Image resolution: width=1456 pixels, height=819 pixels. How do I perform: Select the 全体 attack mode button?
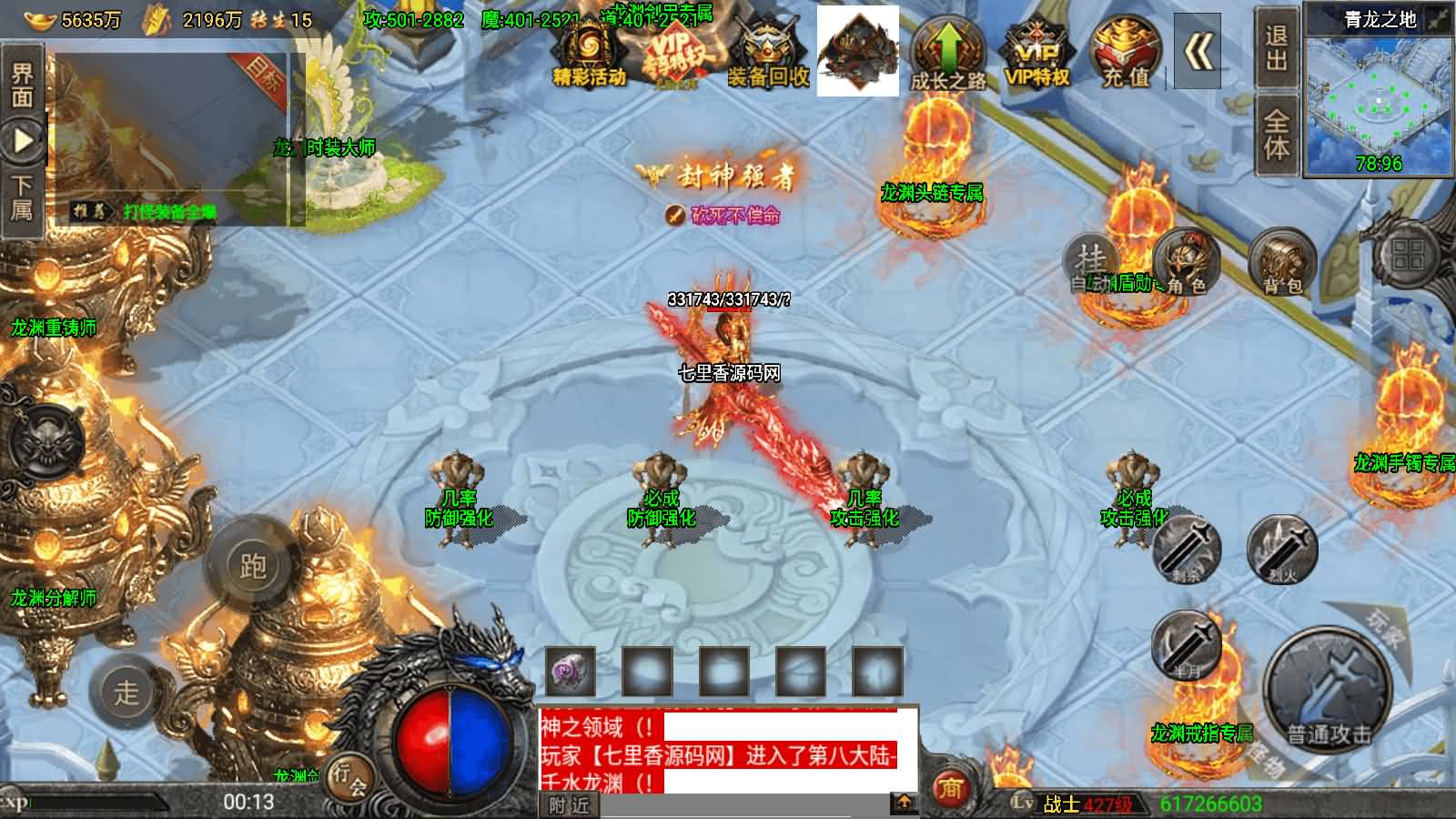[x=1276, y=135]
